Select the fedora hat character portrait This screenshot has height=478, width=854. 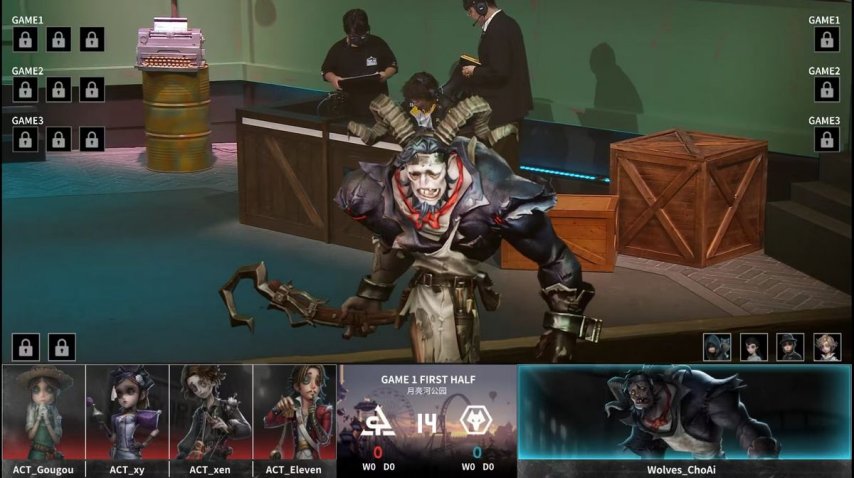click(790, 347)
